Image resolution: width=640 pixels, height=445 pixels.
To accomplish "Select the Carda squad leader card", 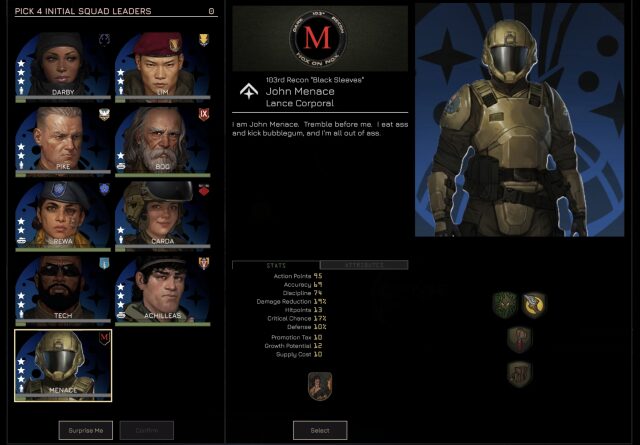I will (x=162, y=214).
